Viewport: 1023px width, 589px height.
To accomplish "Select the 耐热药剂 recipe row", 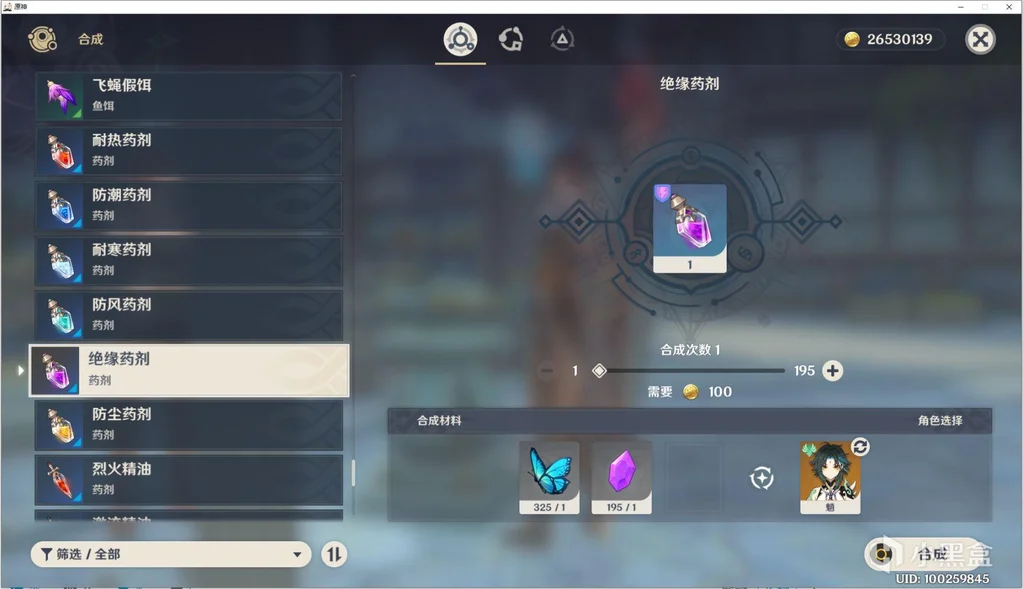I will pyautogui.click(x=188, y=150).
